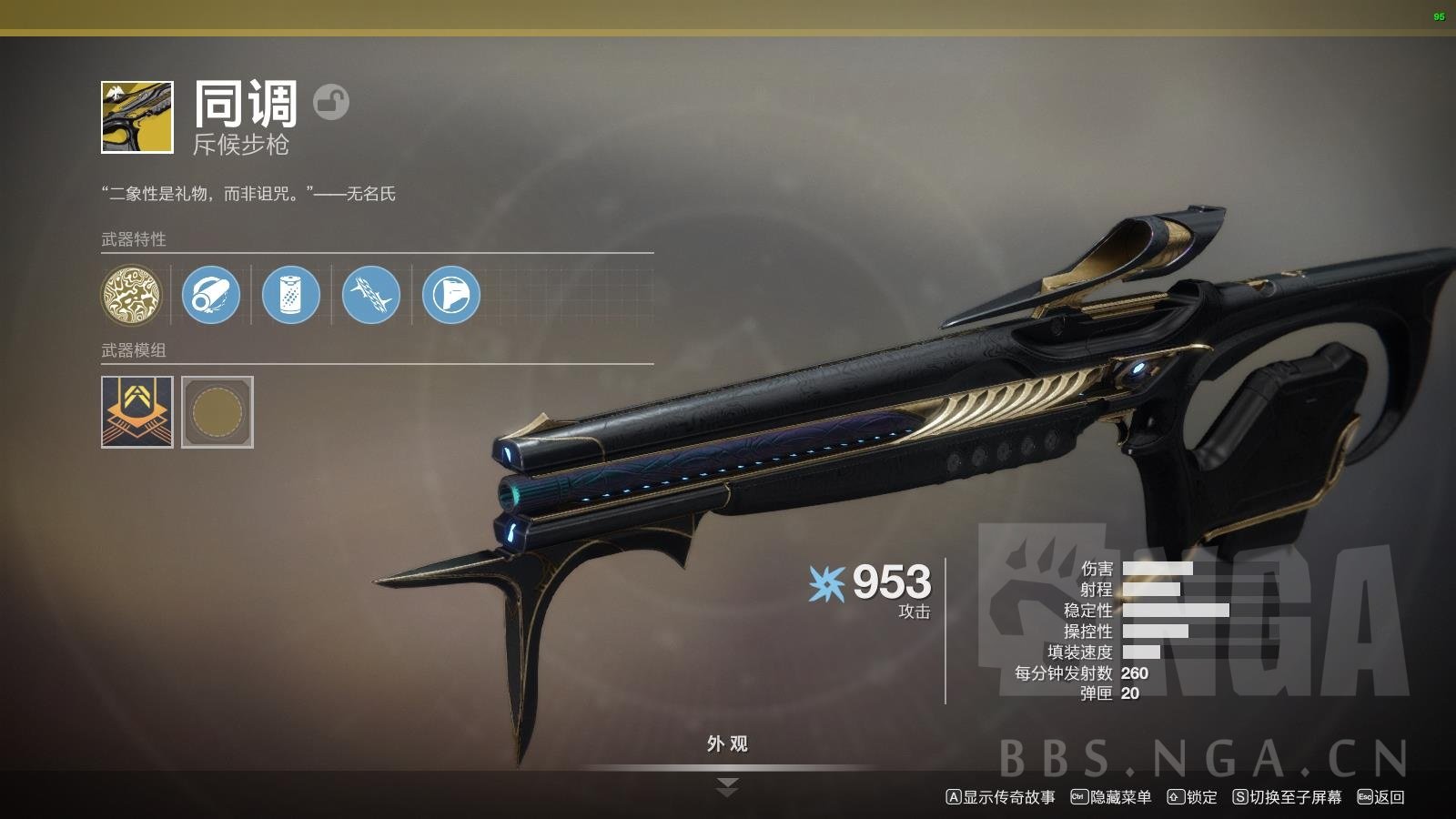Open the empty gold circle mod slot

tap(217, 412)
